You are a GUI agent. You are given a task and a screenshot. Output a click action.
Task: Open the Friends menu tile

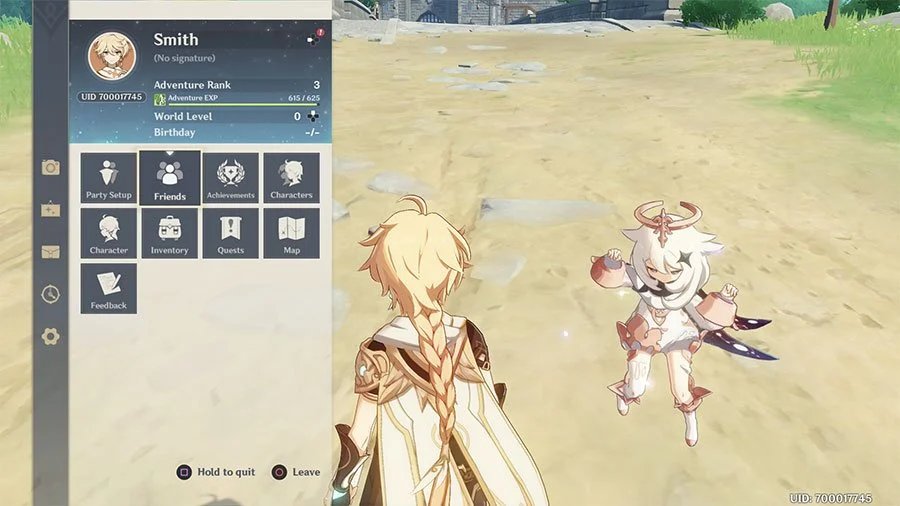170,178
